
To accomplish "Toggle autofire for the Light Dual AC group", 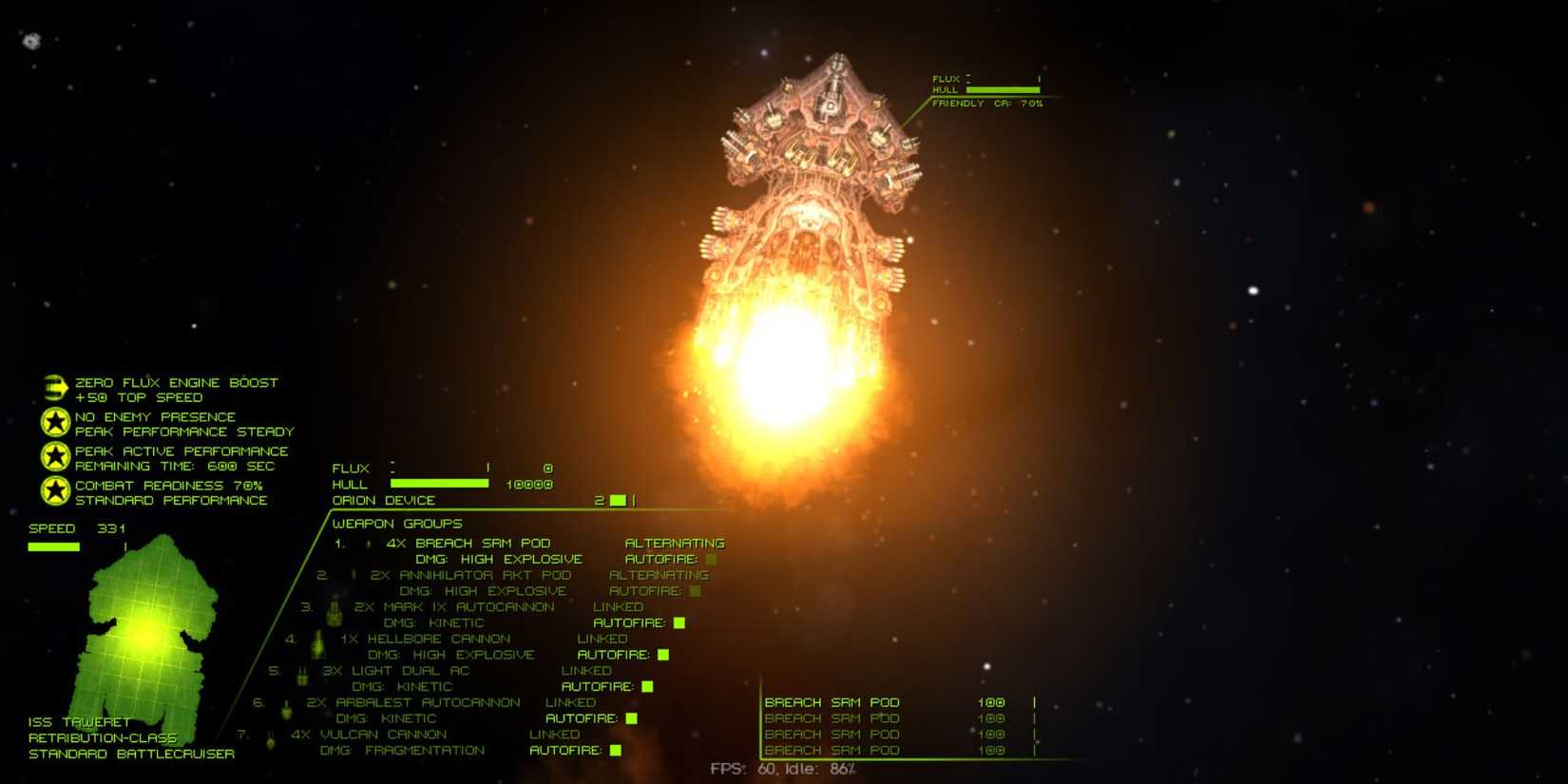I will click(x=647, y=686).
